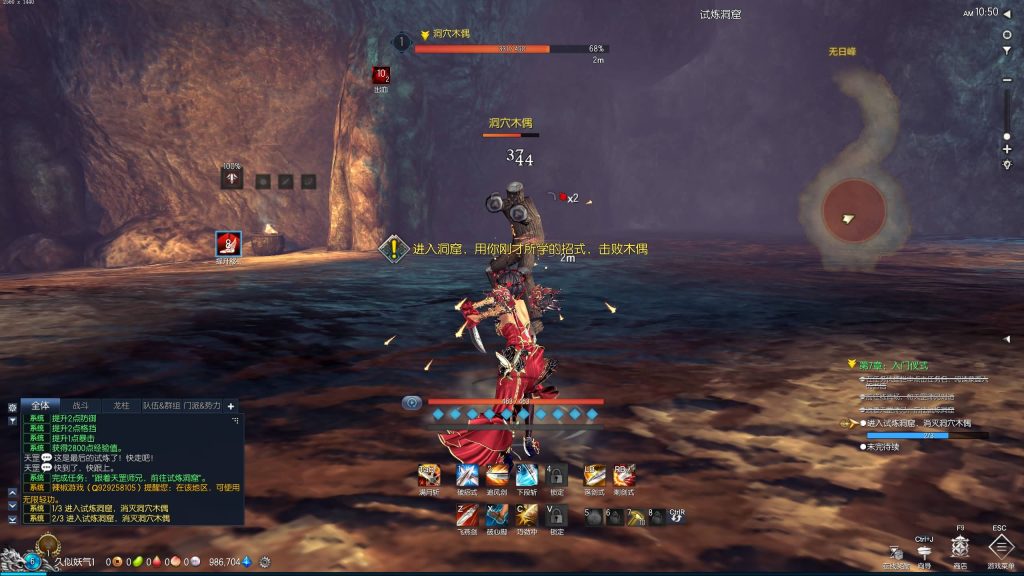Open the 龙柱 chat tab
This screenshot has width=1024, height=576.
click(x=121, y=406)
